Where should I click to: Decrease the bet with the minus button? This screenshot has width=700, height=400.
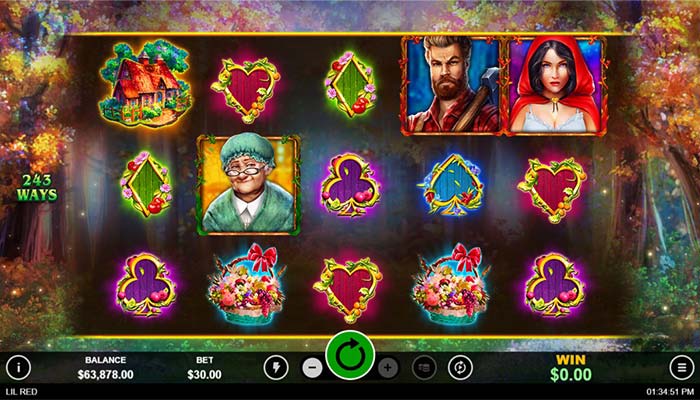click(312, 367)
